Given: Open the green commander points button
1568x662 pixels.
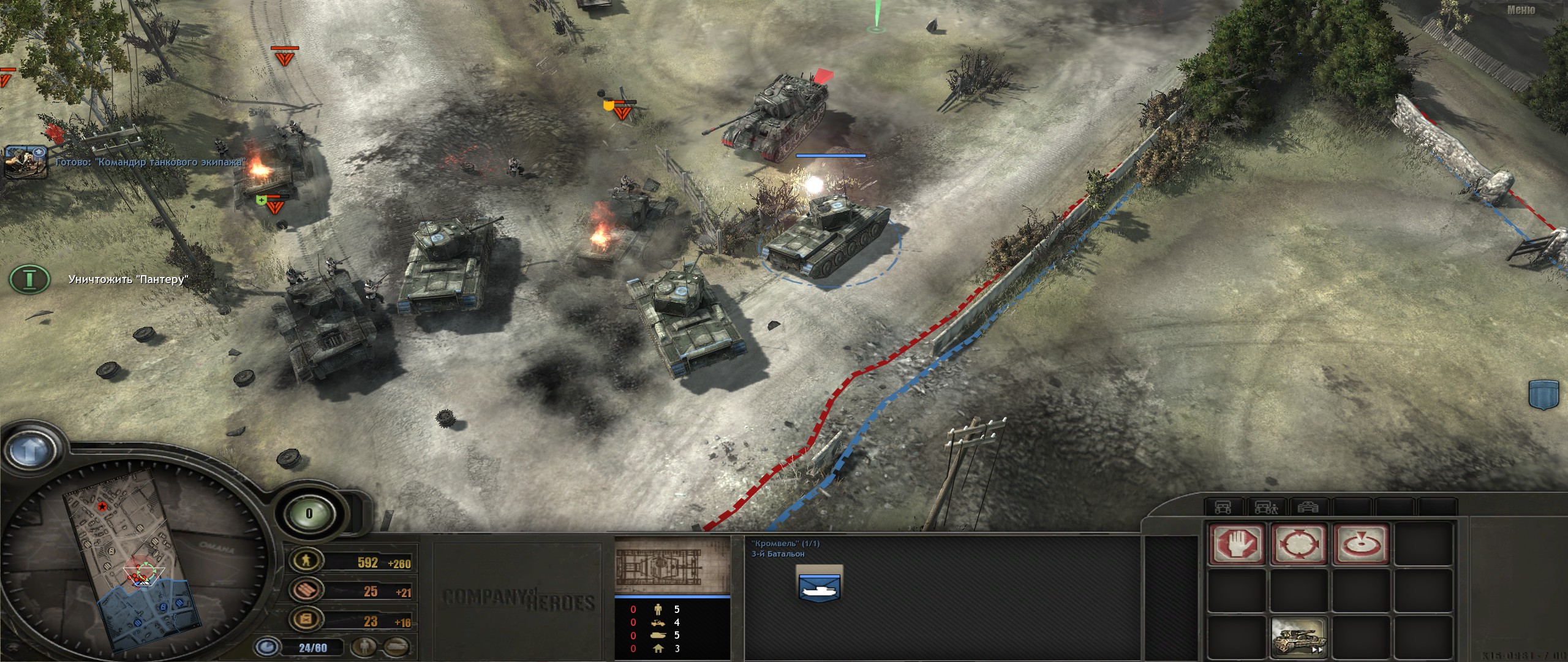Looking at the screenshot, I should click(x=309, y=514).
